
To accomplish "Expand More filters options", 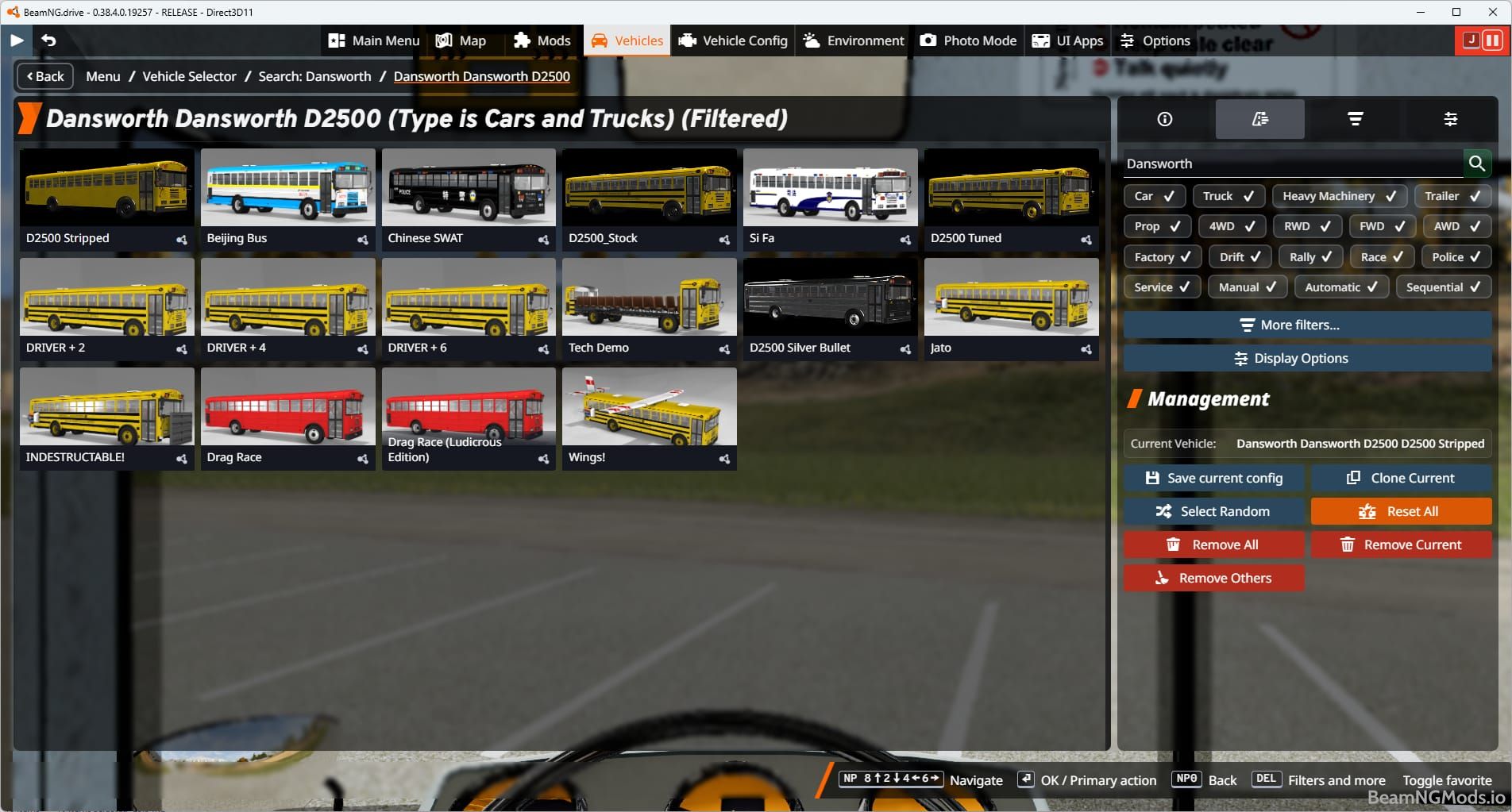I will pos(1306,325).
